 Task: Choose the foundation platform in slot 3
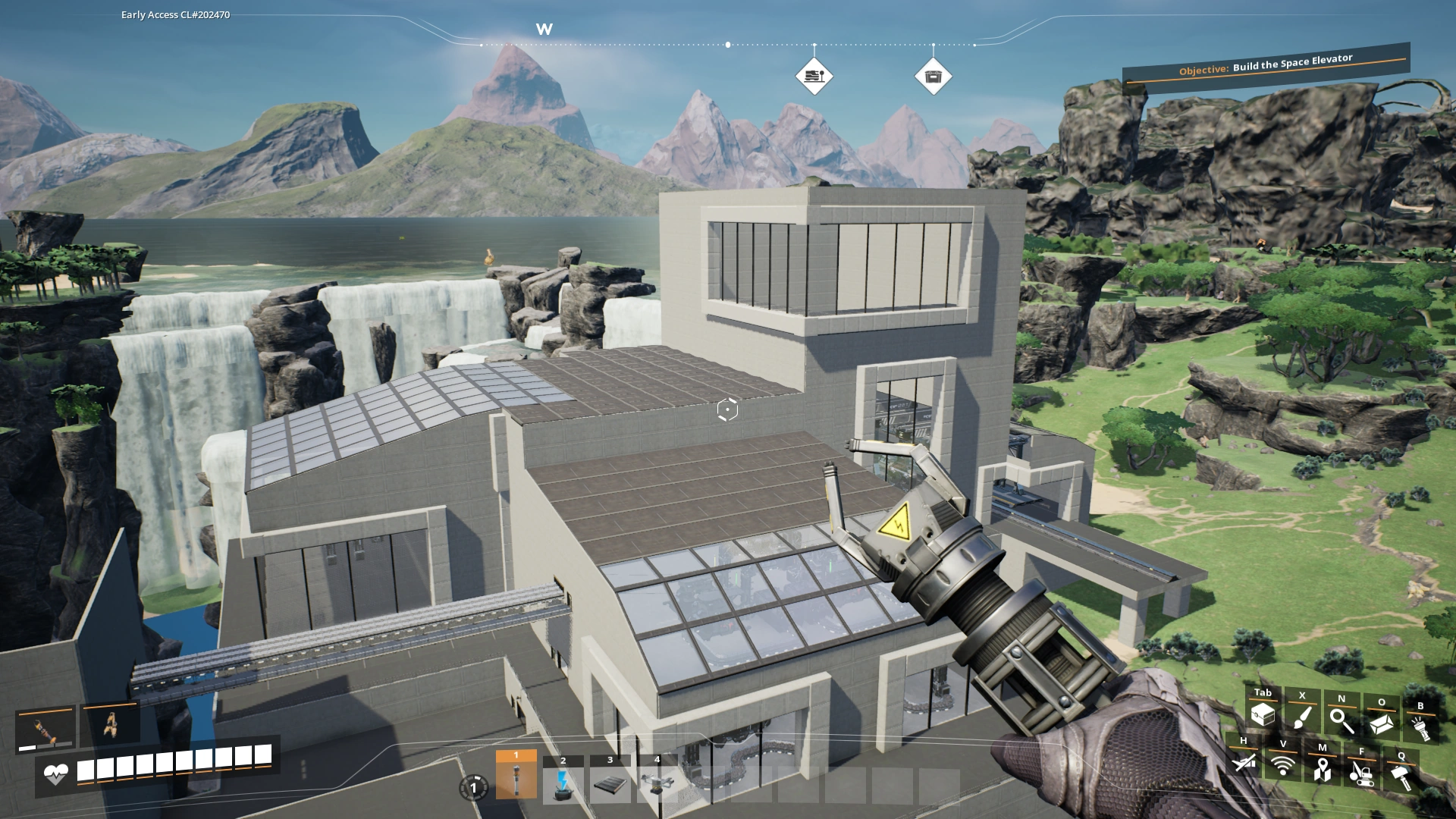click(x=610, y=784)
